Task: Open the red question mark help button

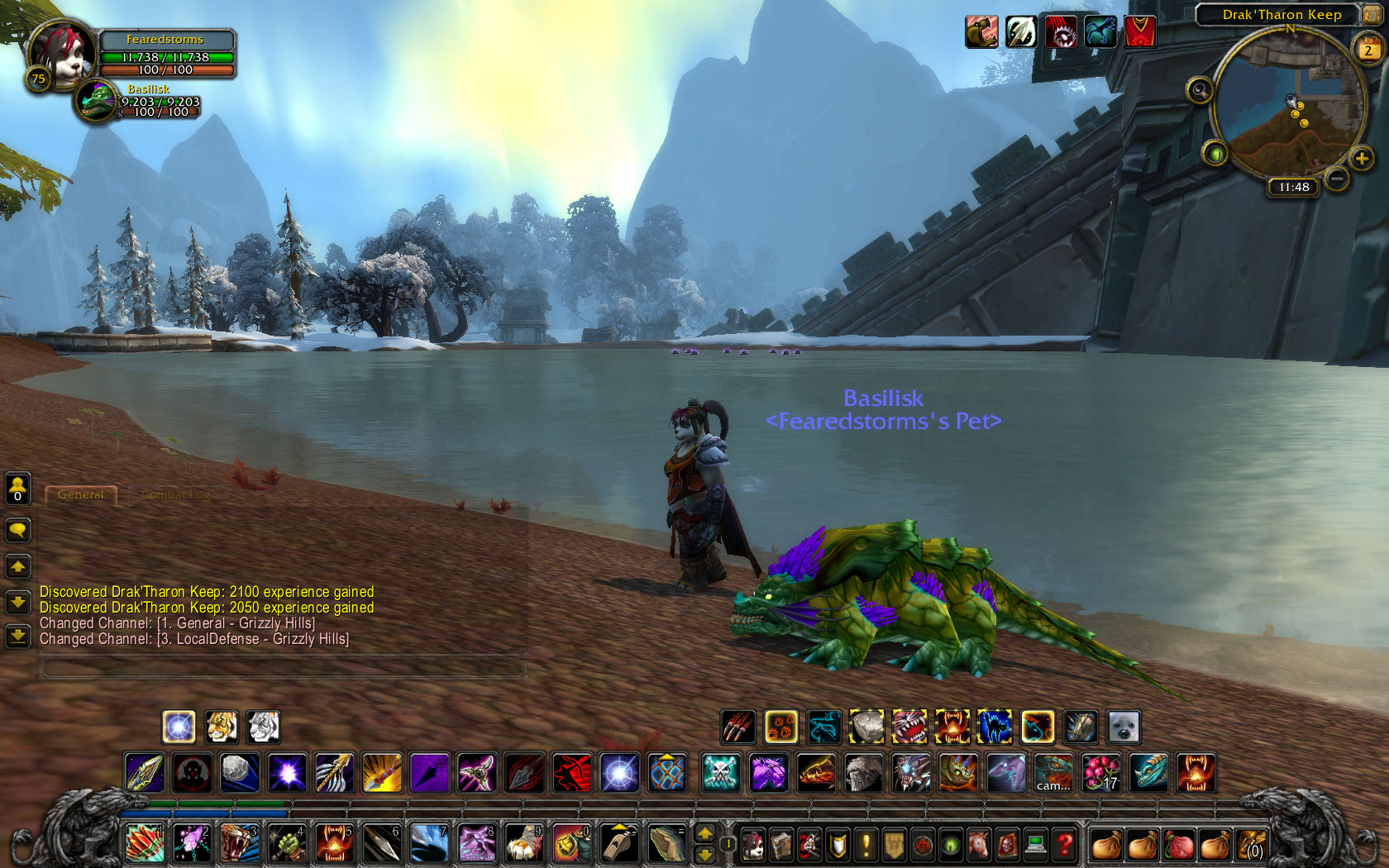Action: click(x=1064, y=845)
